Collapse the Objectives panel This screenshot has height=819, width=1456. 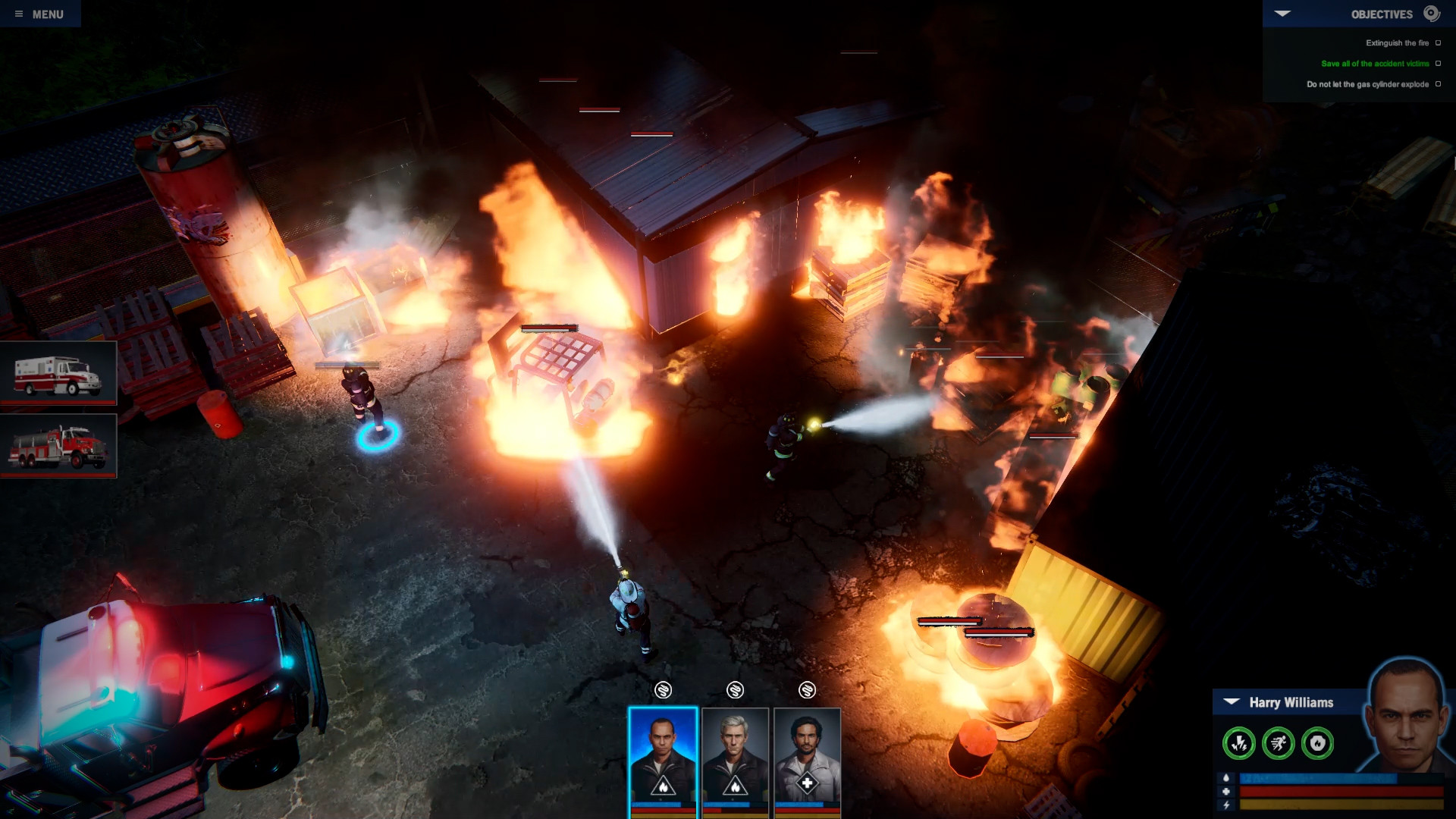tap(1282, 12)
